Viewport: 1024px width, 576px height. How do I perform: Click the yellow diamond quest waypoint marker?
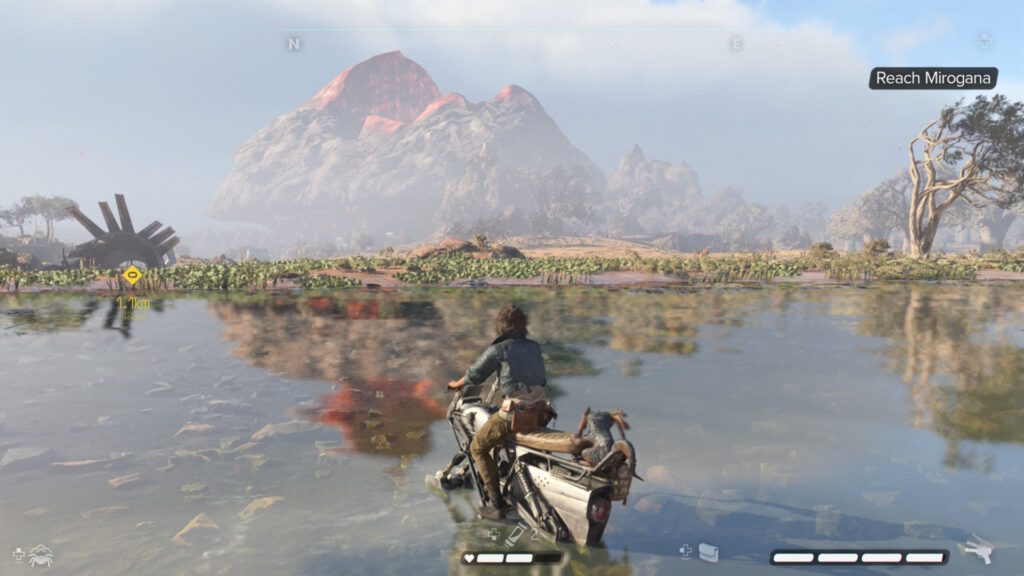point(132,275)
